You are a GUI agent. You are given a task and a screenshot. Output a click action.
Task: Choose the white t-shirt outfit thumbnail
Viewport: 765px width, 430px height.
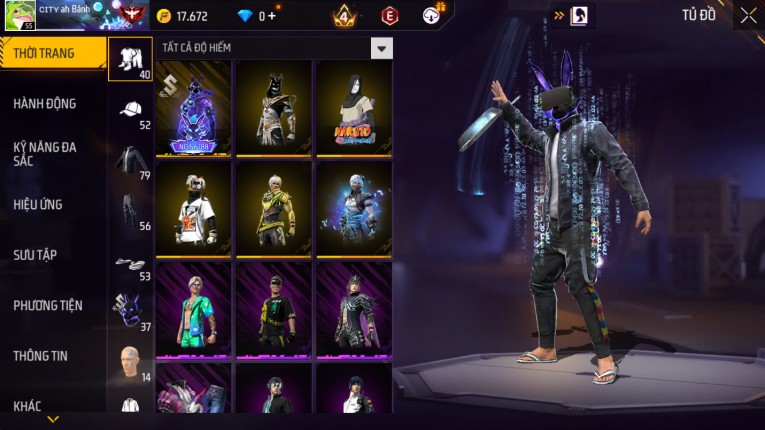194,208
